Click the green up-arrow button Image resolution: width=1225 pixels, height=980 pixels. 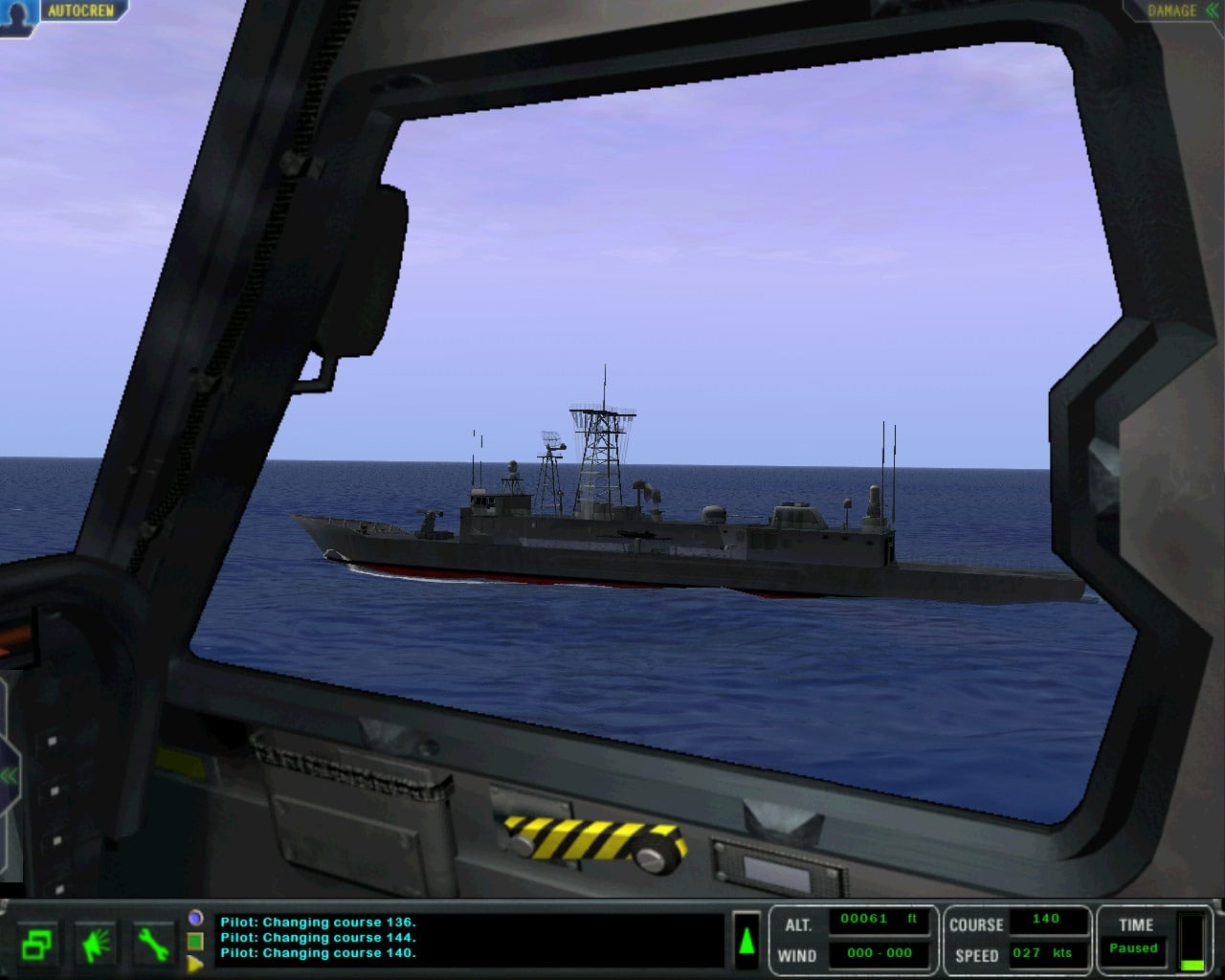point(746,940)
